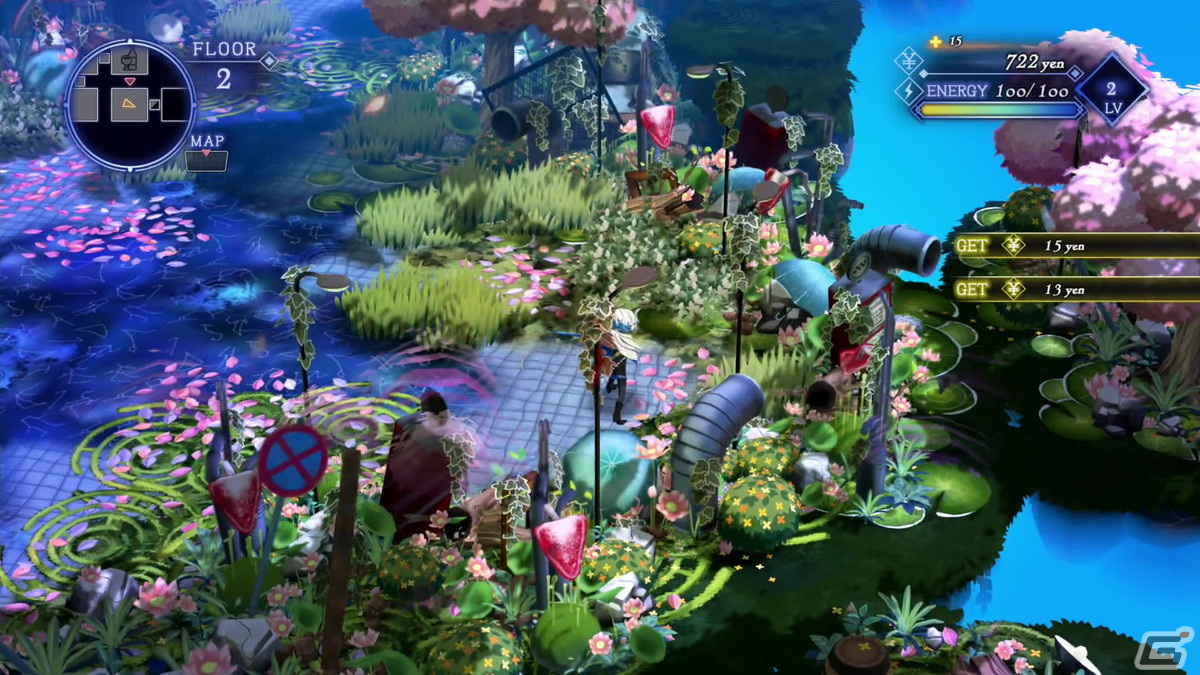Click the circular dungeon minimap
This screenshot has width=1200, height=675.
[x=130, y=104]
